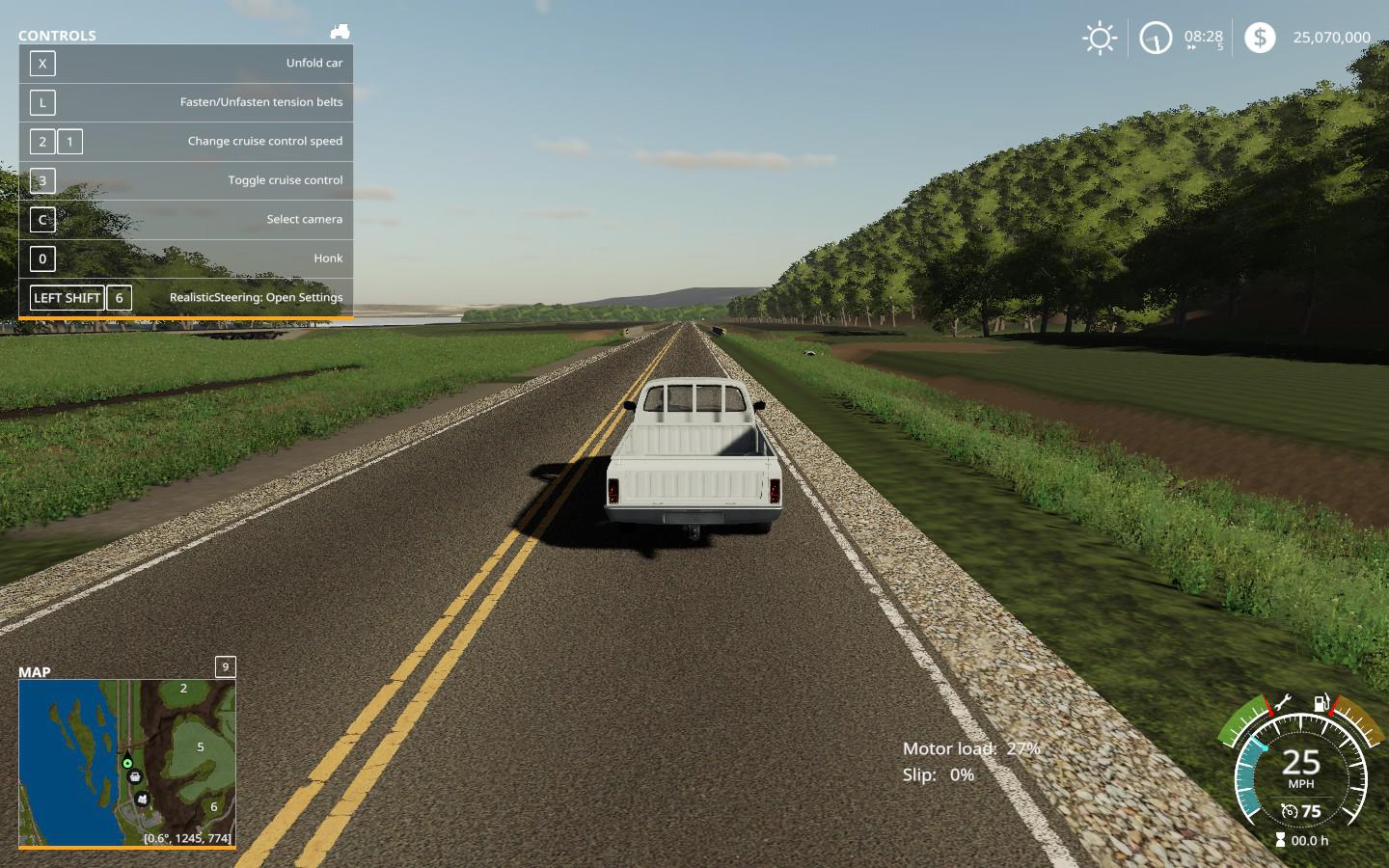Select field 5 marker on the minimap
Viewport: 1389px width, 868px height.
(201, 746)
